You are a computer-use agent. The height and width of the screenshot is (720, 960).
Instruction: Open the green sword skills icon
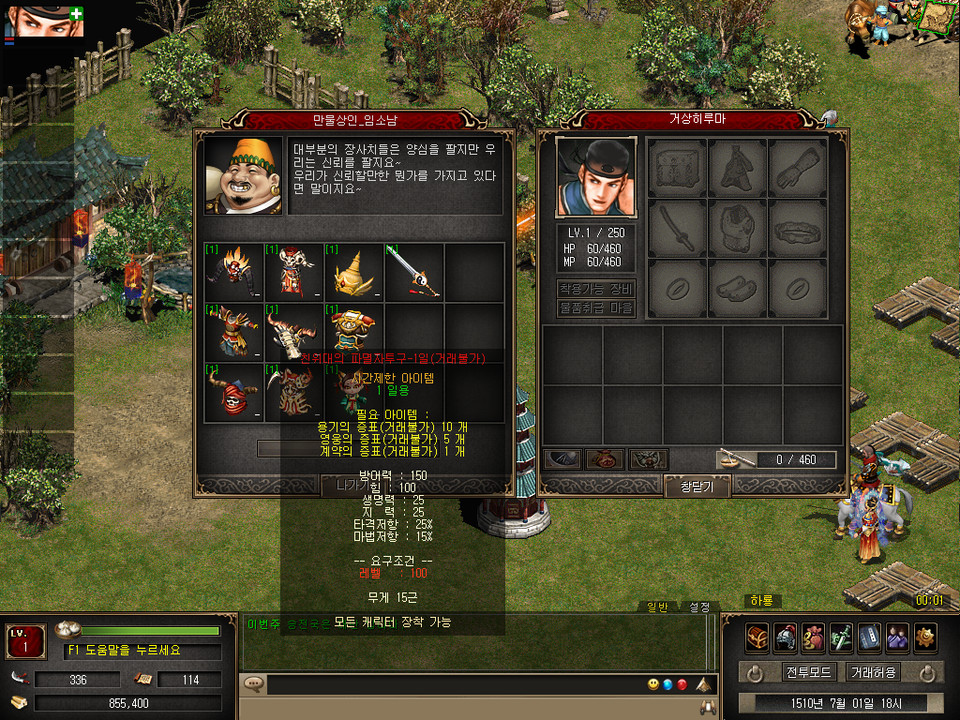click(x=841, y=637)
